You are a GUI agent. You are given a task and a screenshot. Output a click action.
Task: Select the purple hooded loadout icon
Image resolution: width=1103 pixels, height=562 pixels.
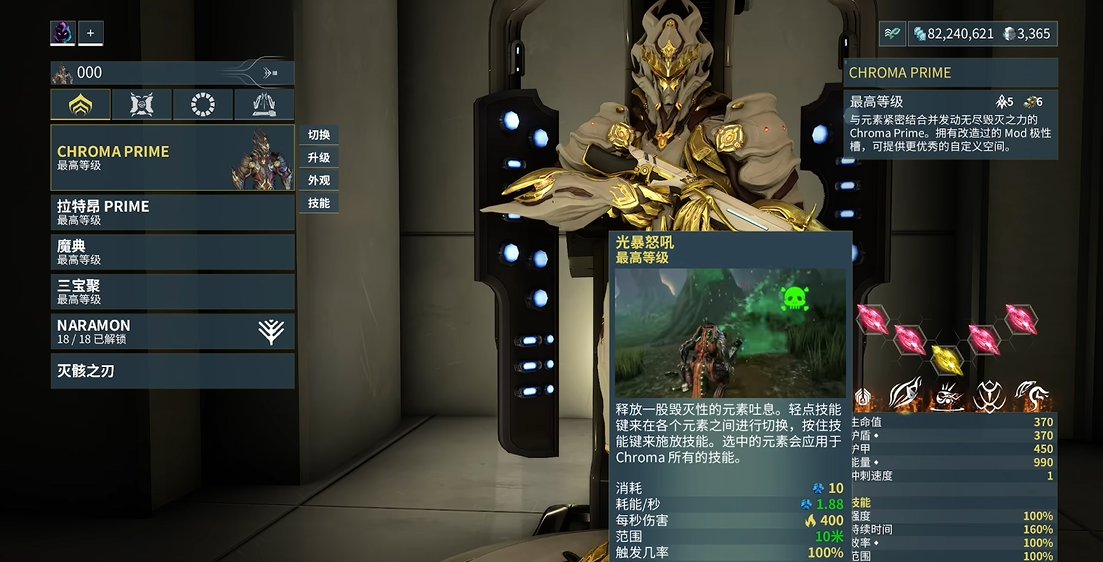pos(63,33)
